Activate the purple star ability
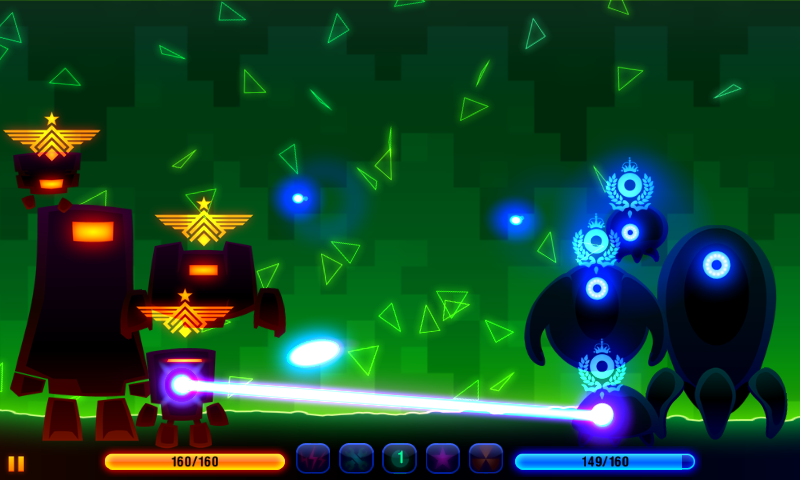 pos(443,459)
